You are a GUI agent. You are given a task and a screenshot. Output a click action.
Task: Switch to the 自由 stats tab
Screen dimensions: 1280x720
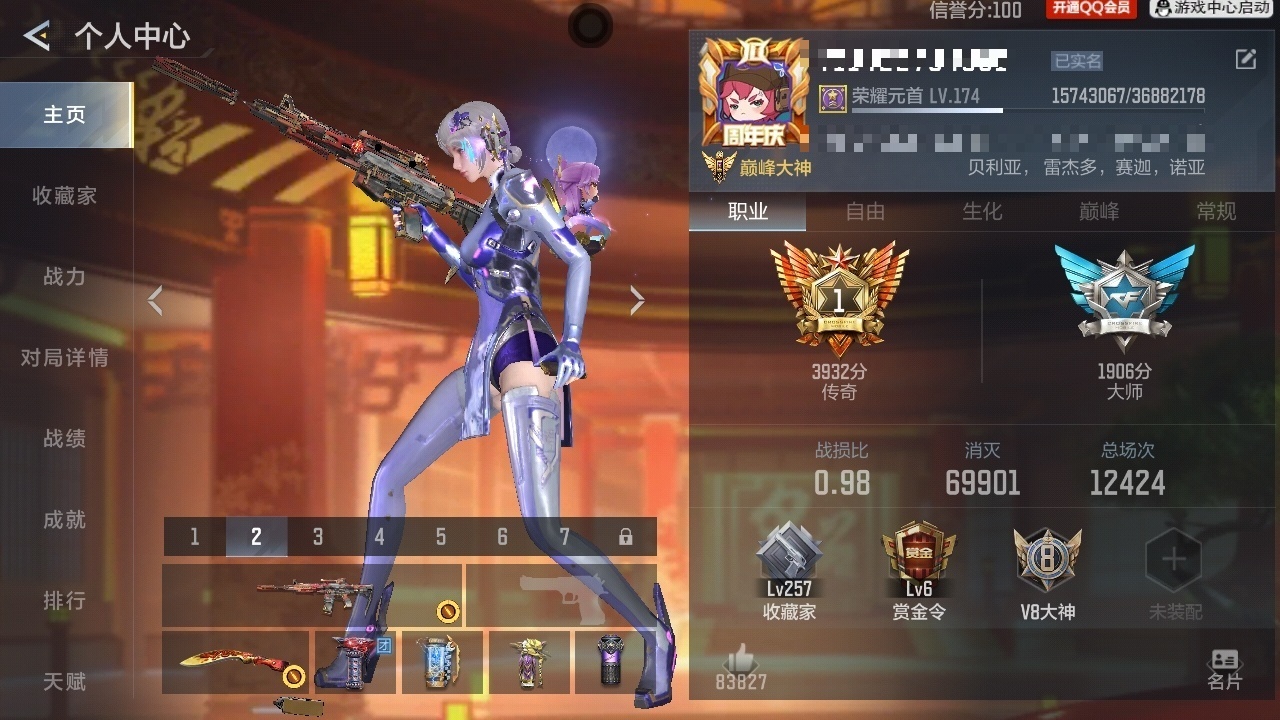pos(865,212)
